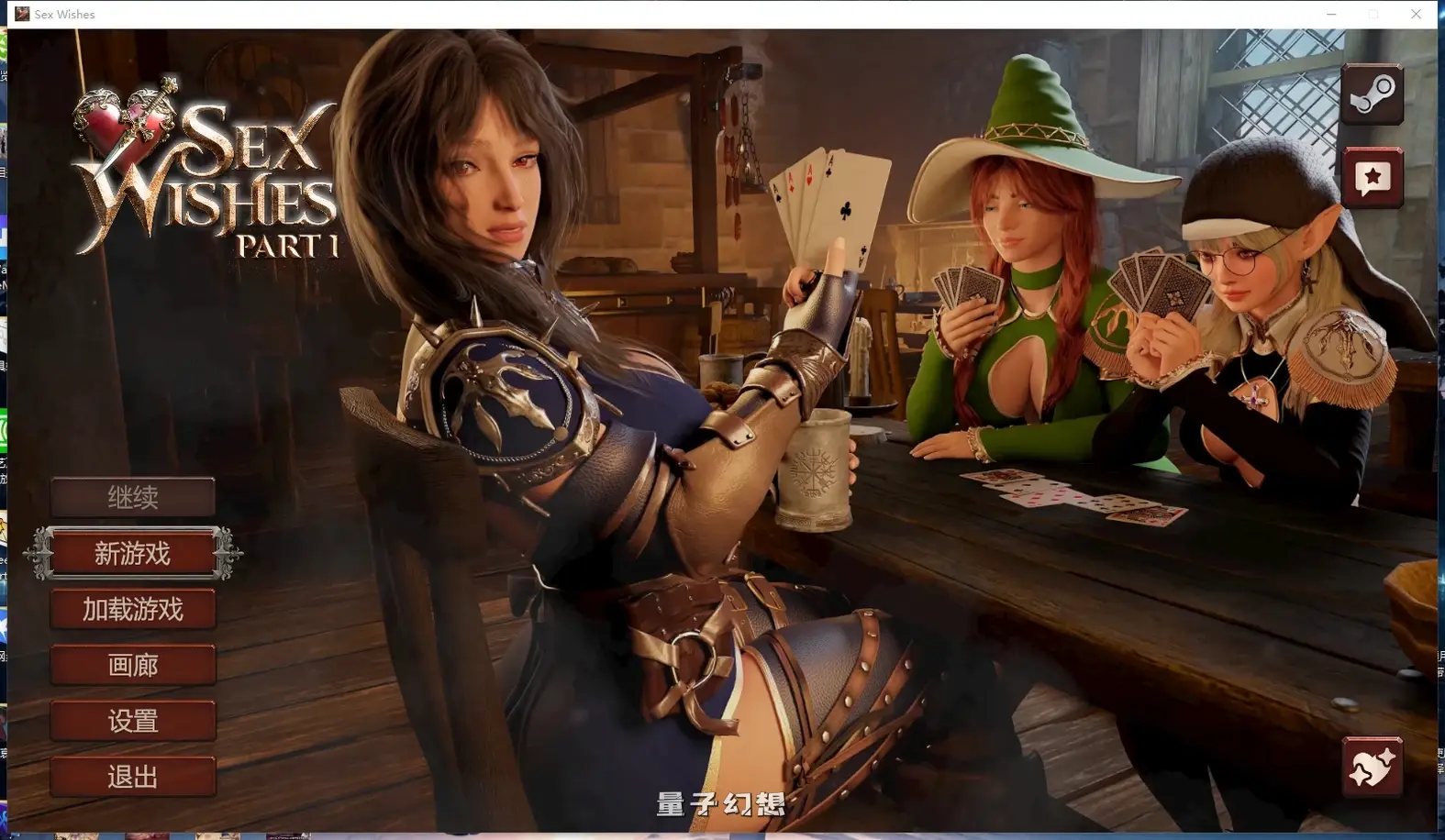1445x840 pixels.
Task: Select 新游戏 to start a new game
Action: click(133, 554)
